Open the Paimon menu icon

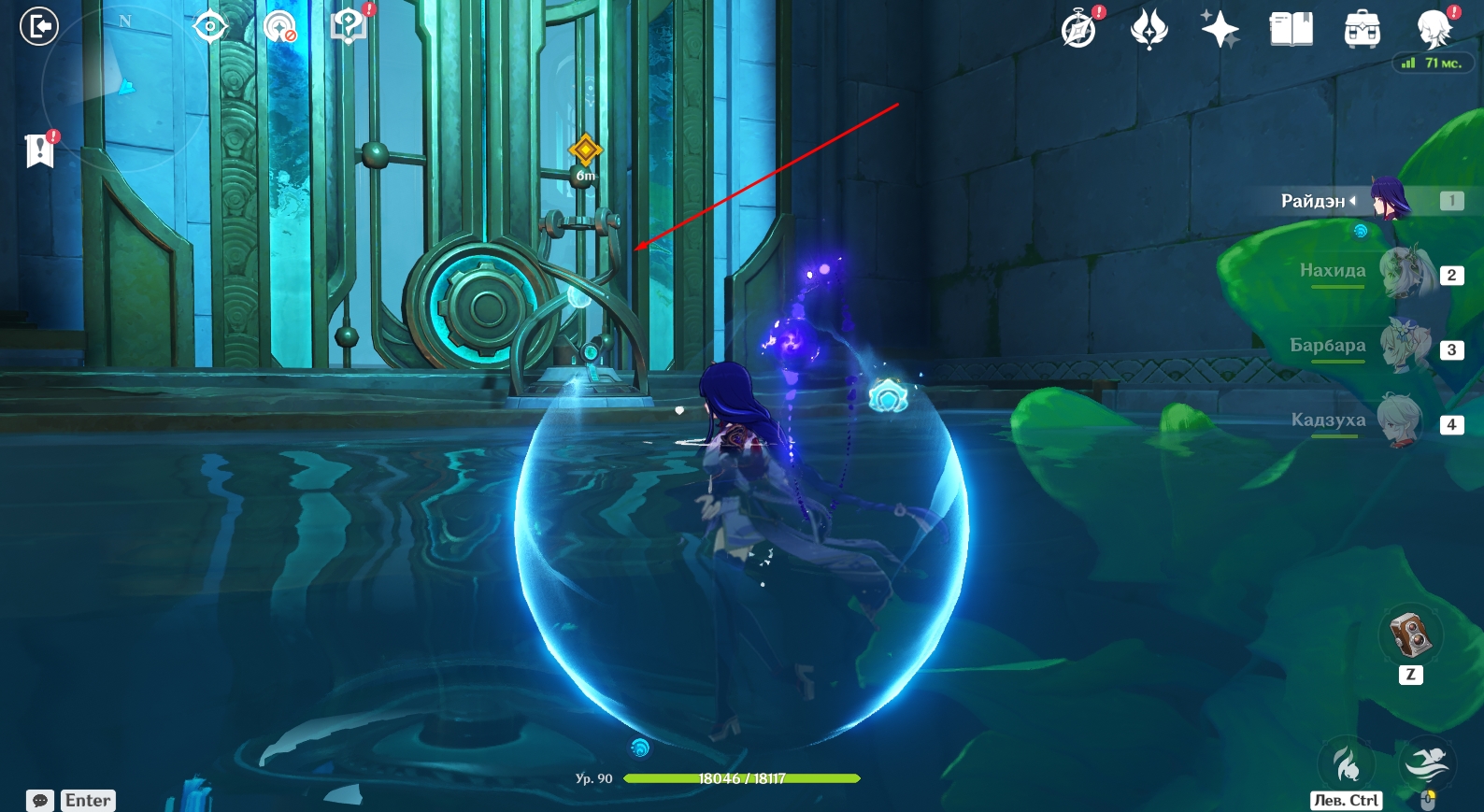click(1434, 29)
